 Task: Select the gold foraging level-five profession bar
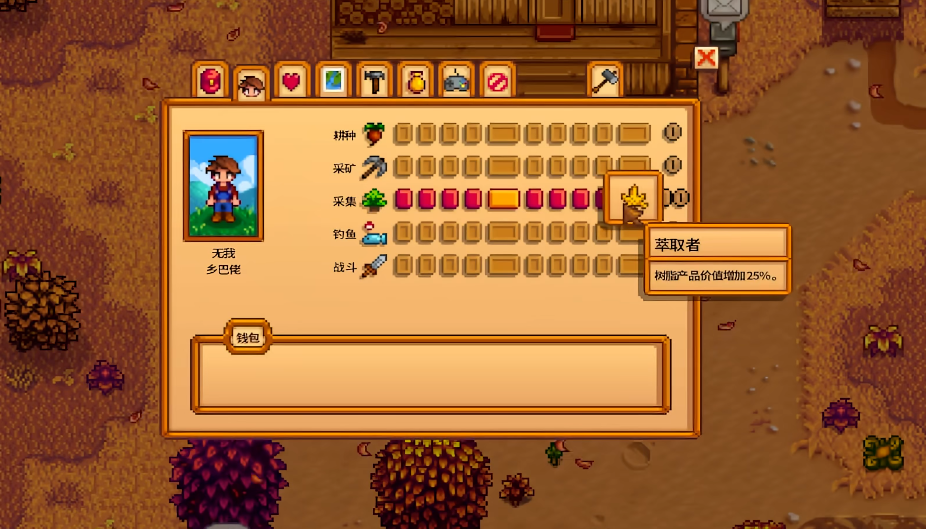(504, 199)
